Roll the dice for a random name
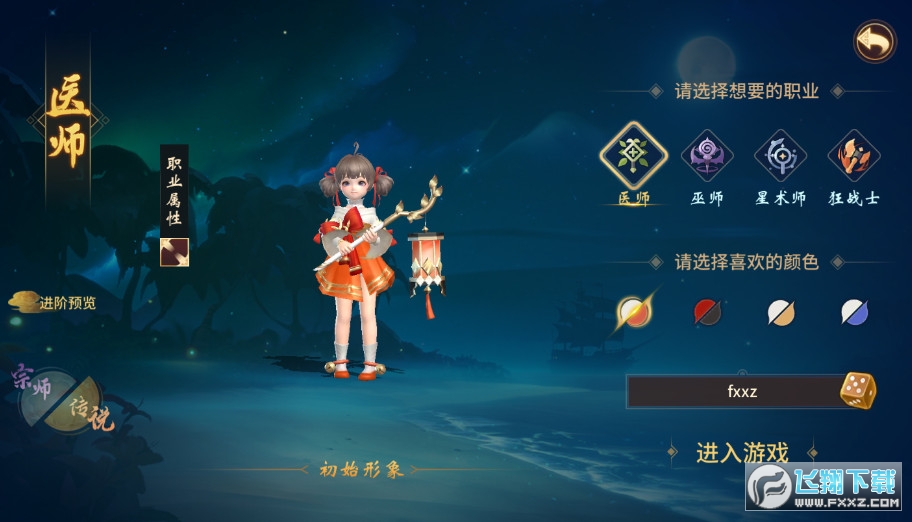Viewport: 912px width, 522px height. [x=857, y=391]
